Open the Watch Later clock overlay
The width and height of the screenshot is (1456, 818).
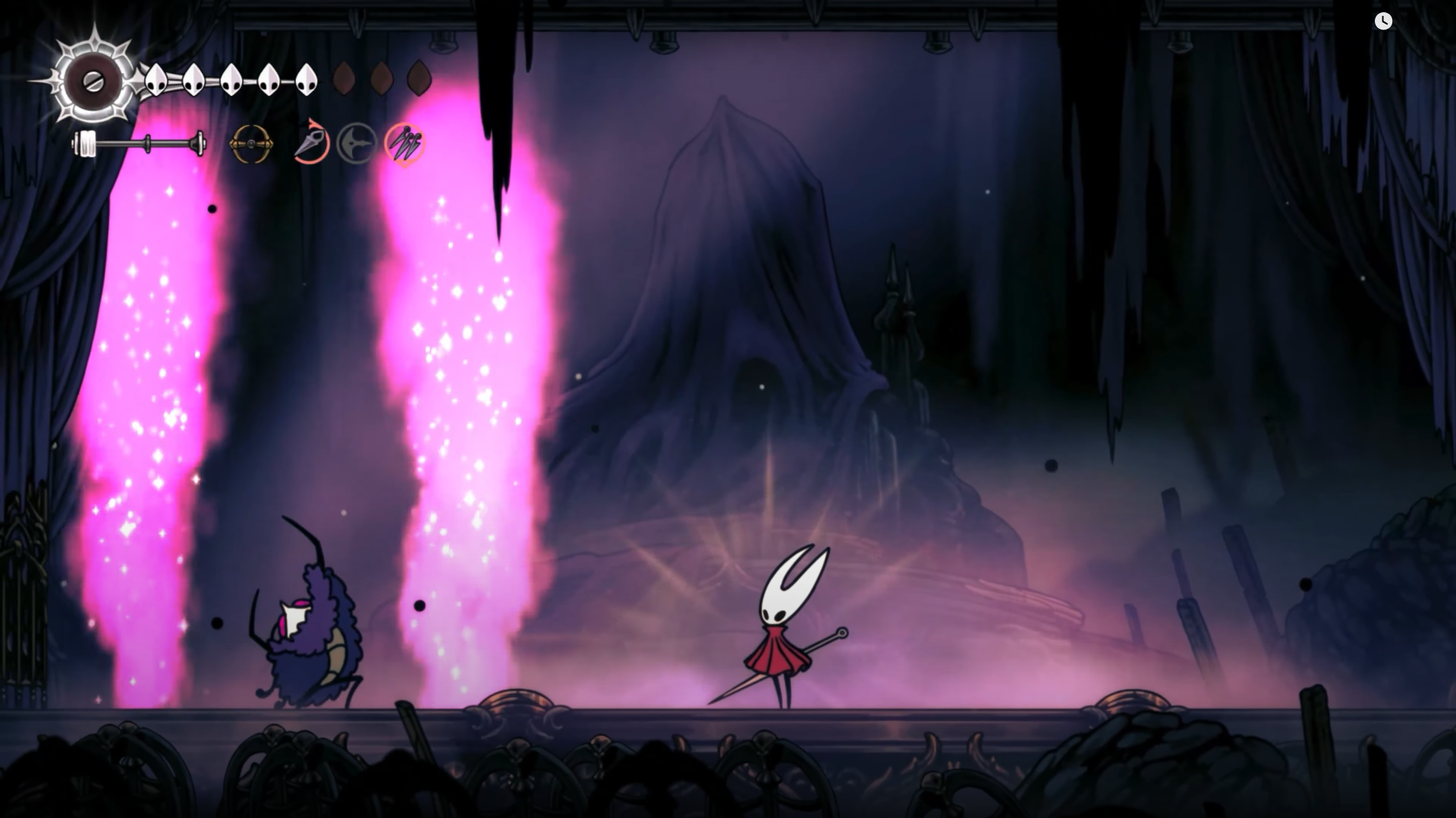(1383, 21)
